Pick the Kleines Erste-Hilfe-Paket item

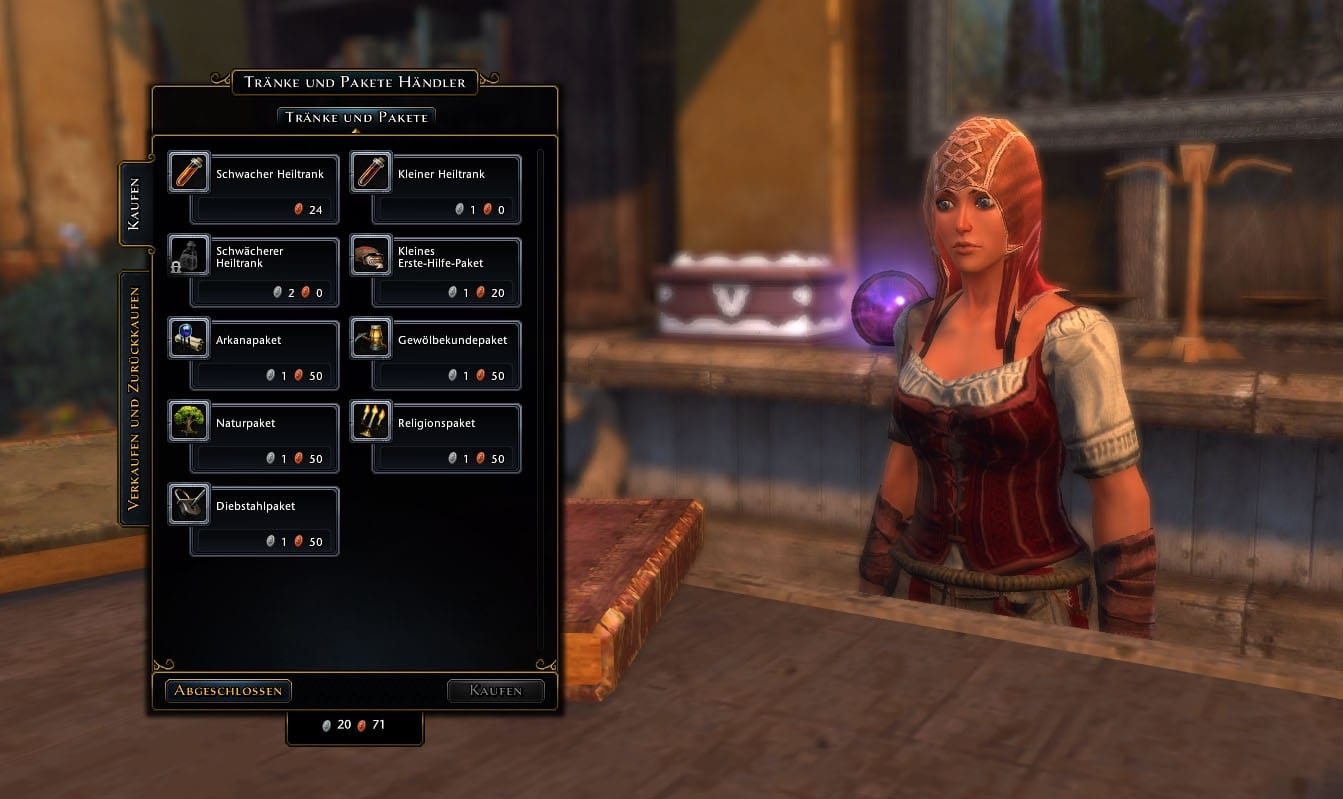tap(436, 272)
